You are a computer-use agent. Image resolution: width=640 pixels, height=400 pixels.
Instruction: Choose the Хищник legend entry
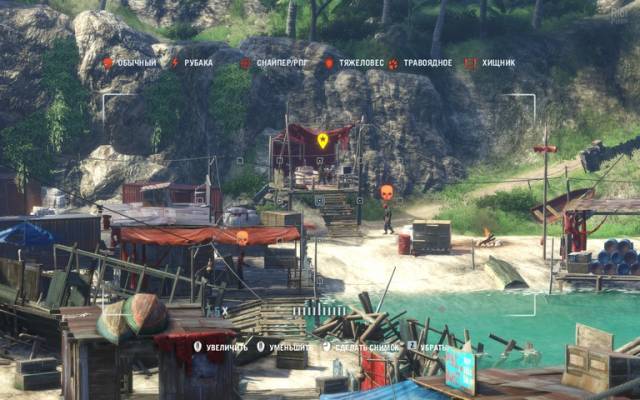(491, 63)
